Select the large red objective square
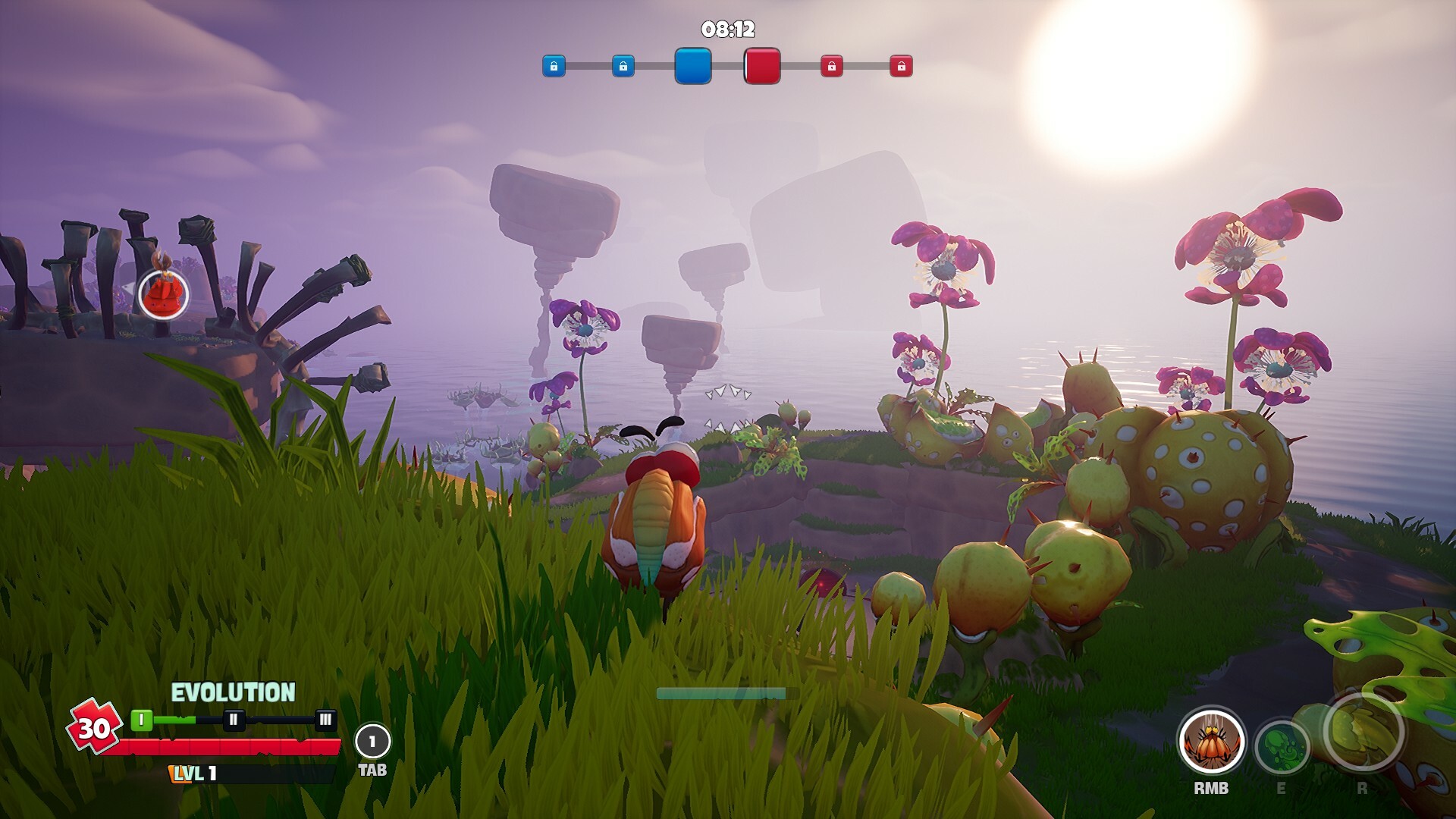 [762, 66]
